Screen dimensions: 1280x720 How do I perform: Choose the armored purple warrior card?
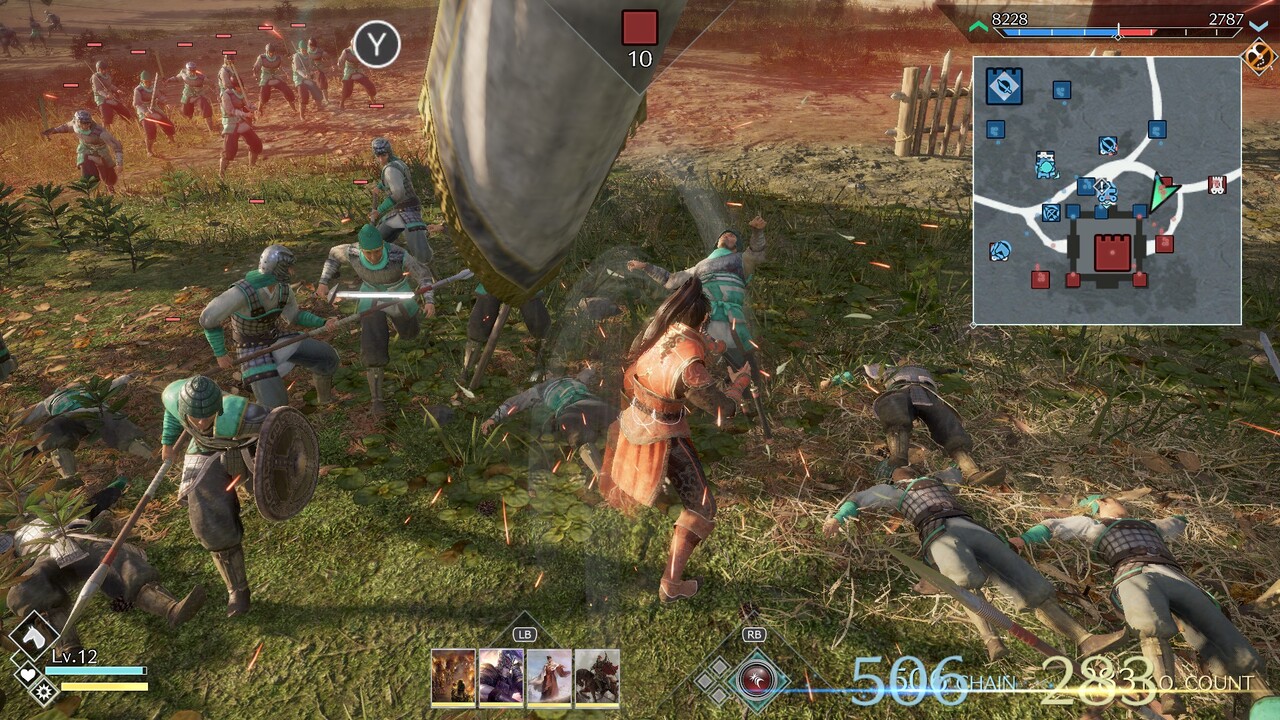pos(501,678)
